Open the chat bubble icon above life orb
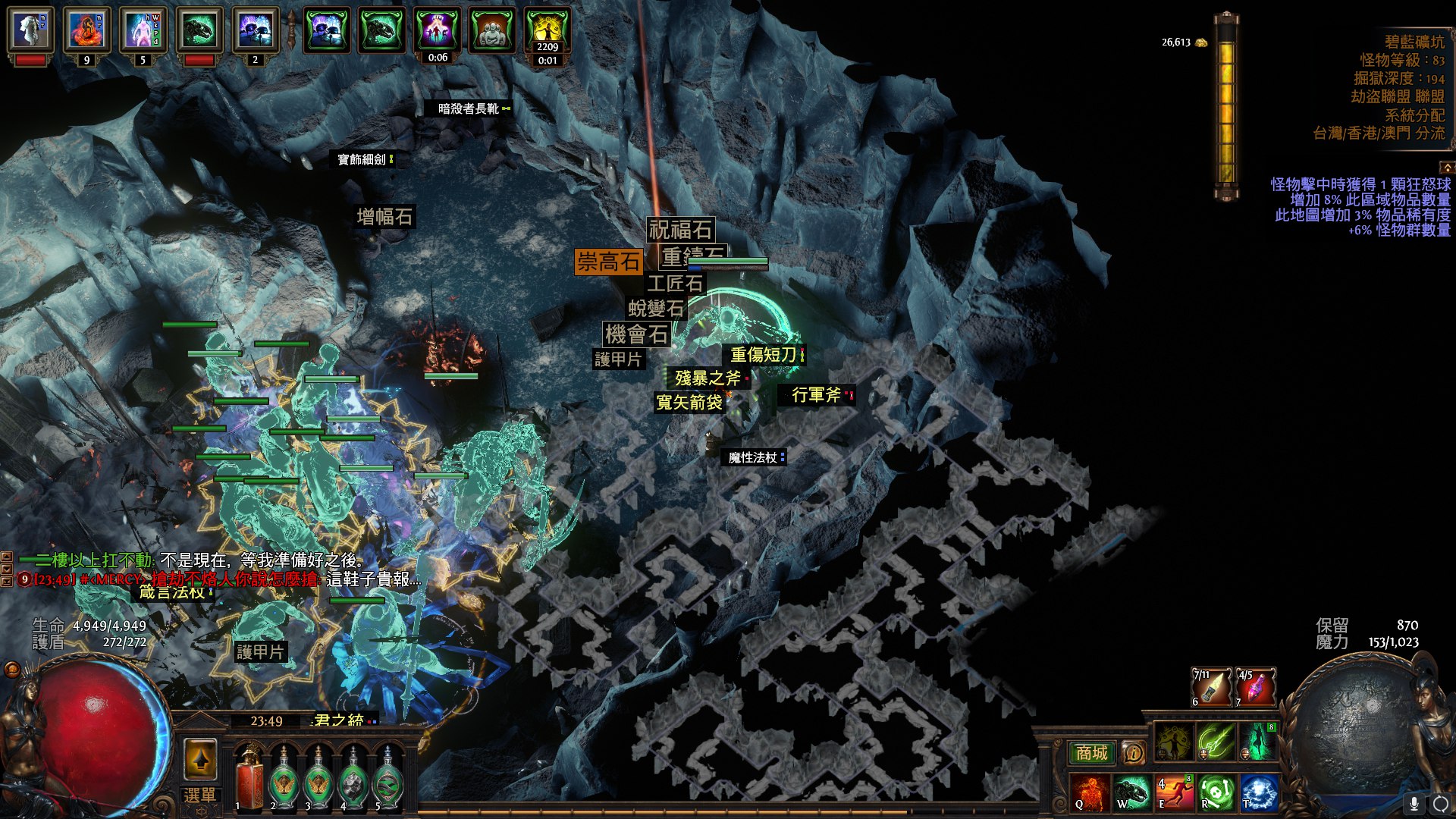 click(x=12, y=669)
